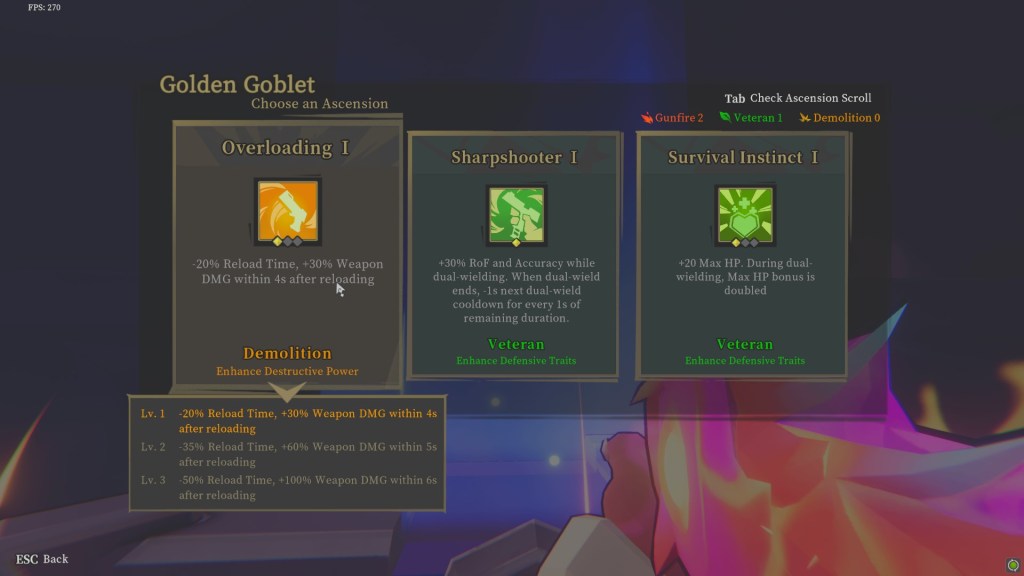This screenshot has height=576, width=1024.
Task: Select the Sharpshooter I ascension card
Action: click(x=515, y=255)
